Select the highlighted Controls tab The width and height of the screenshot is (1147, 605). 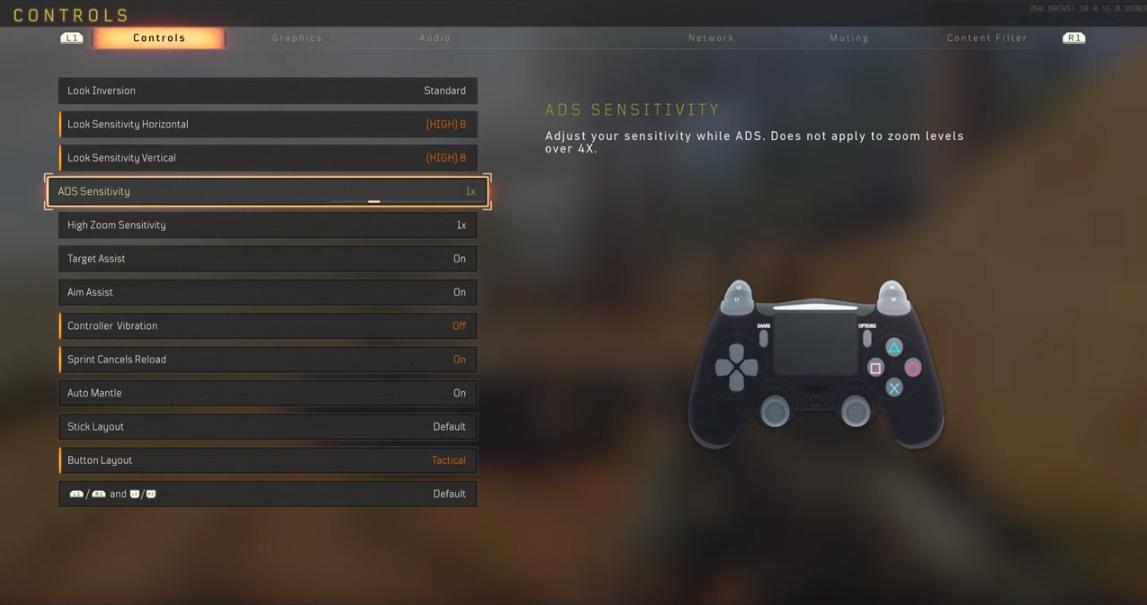tap(159, 38)
